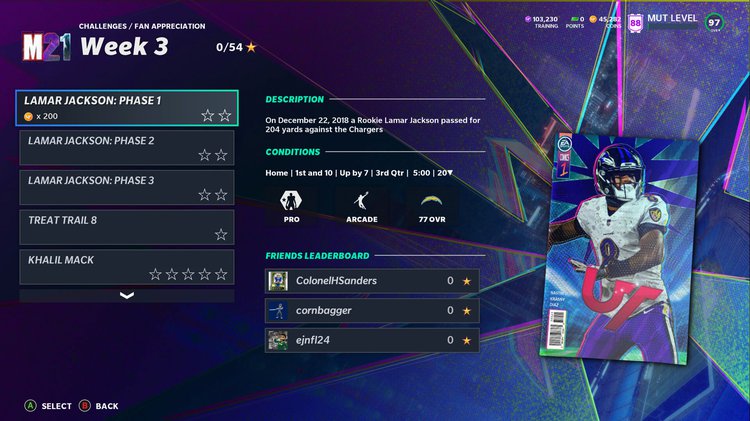
Task: Expand the challenge list with down chevron
Action: [x=127, y=296]
